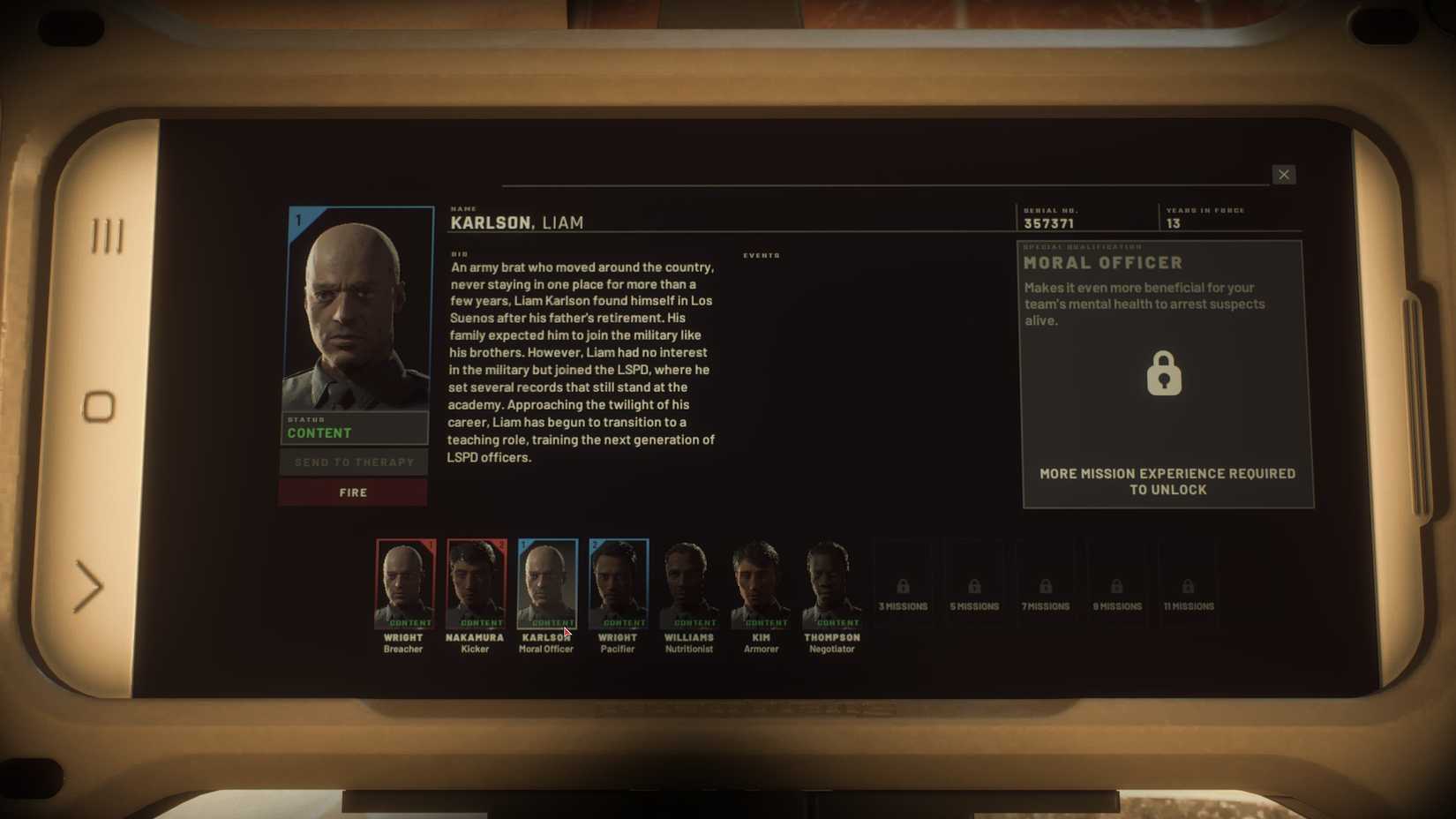Send Karlson to therapy

pyautogui.click(x=352, y=461)
